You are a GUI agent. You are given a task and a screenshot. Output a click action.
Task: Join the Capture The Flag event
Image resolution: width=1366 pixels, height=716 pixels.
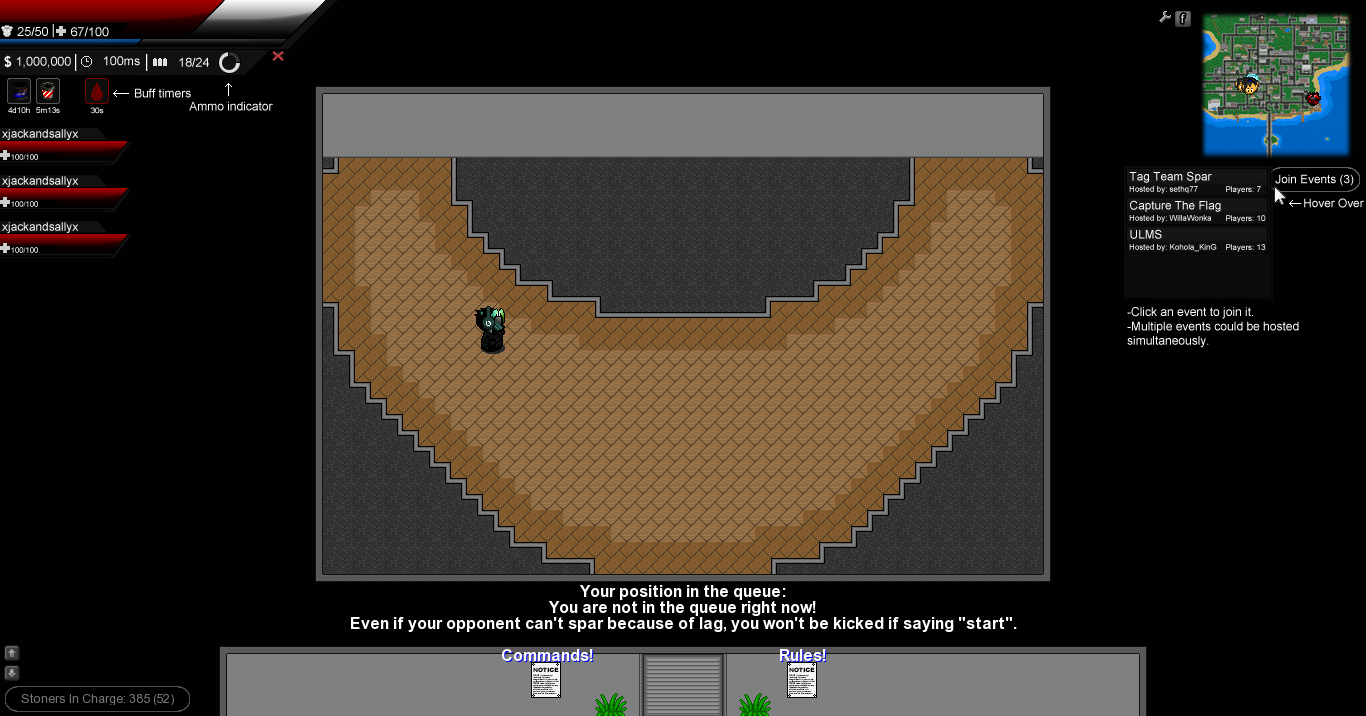tap(1196, 211)
